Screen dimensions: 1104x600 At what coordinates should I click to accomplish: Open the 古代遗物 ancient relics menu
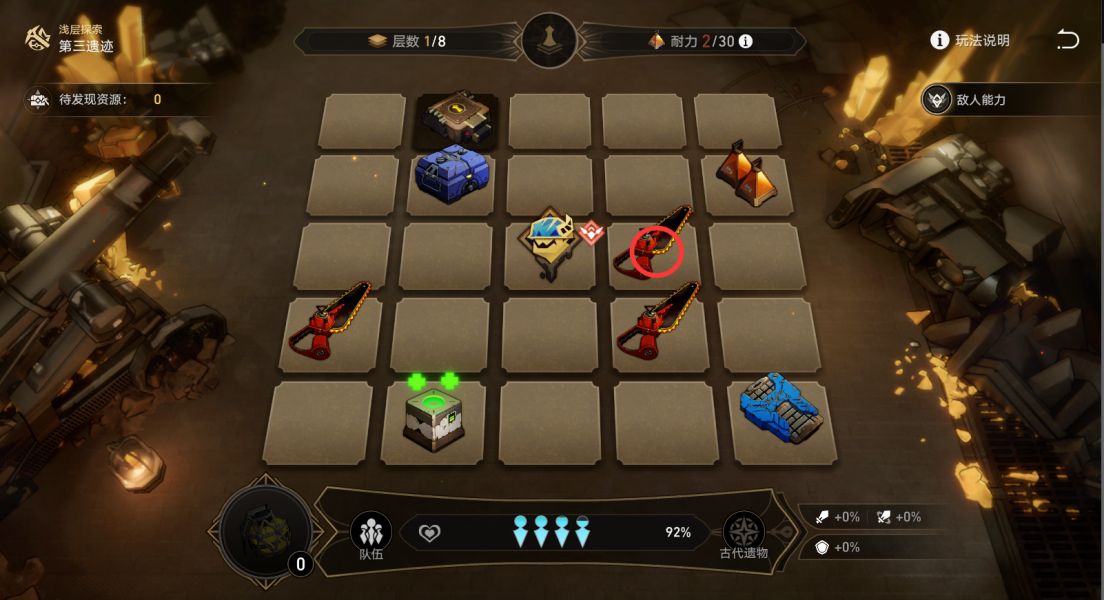tap(744, 535)
